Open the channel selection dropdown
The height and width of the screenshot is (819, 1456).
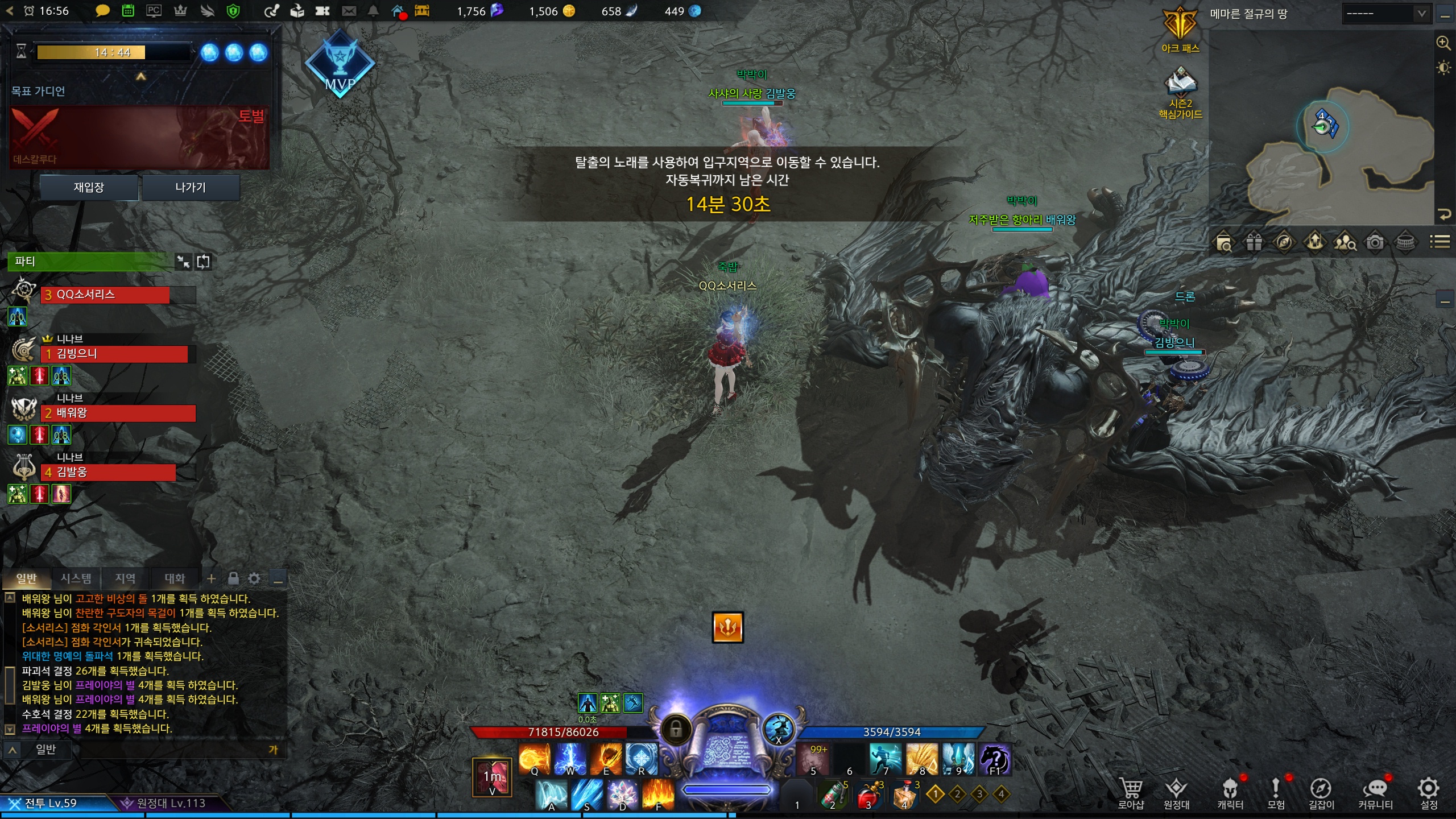(x=1384, y=14)
